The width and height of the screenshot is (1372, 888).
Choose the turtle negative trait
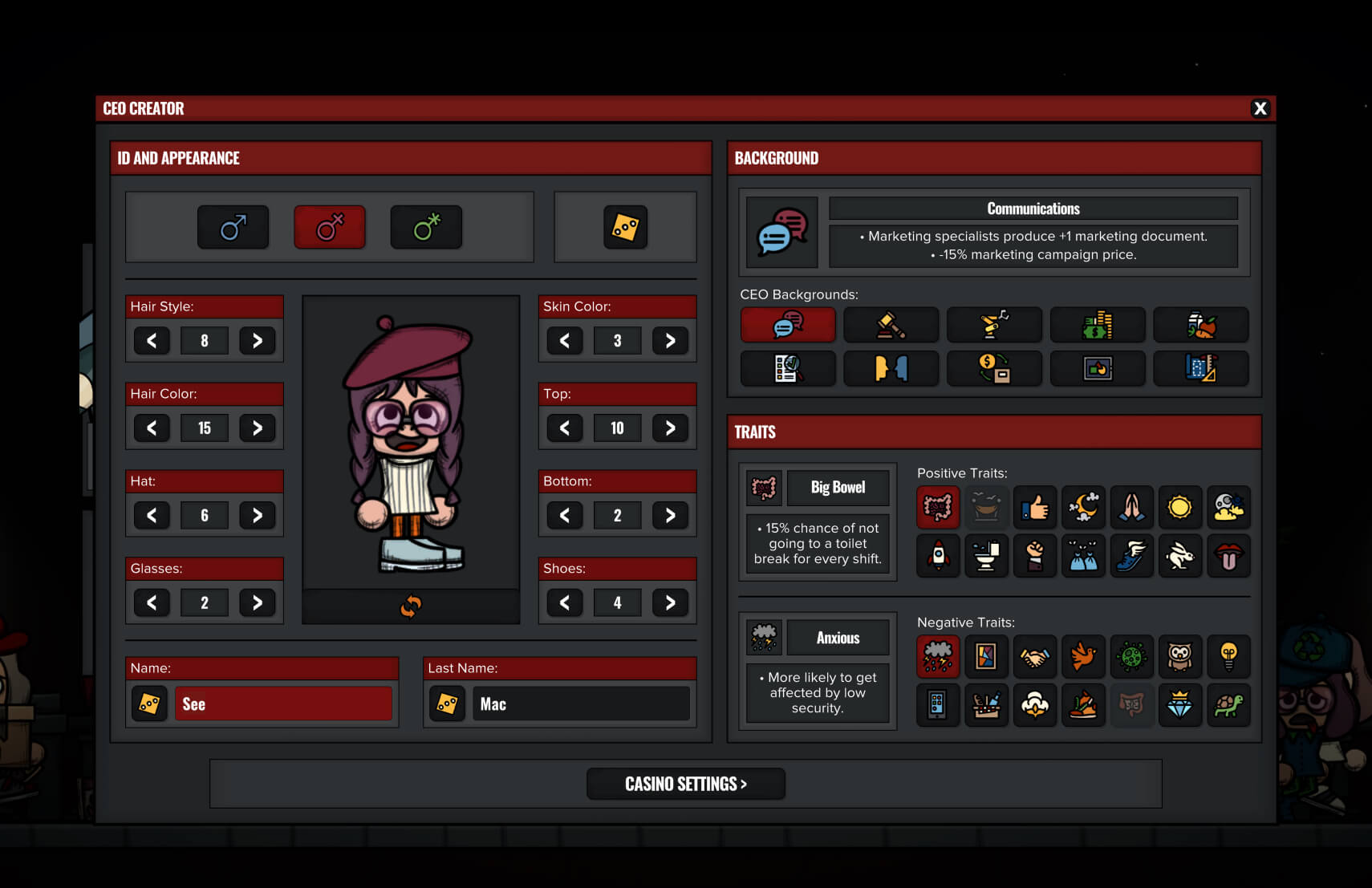coord(1228,705)
